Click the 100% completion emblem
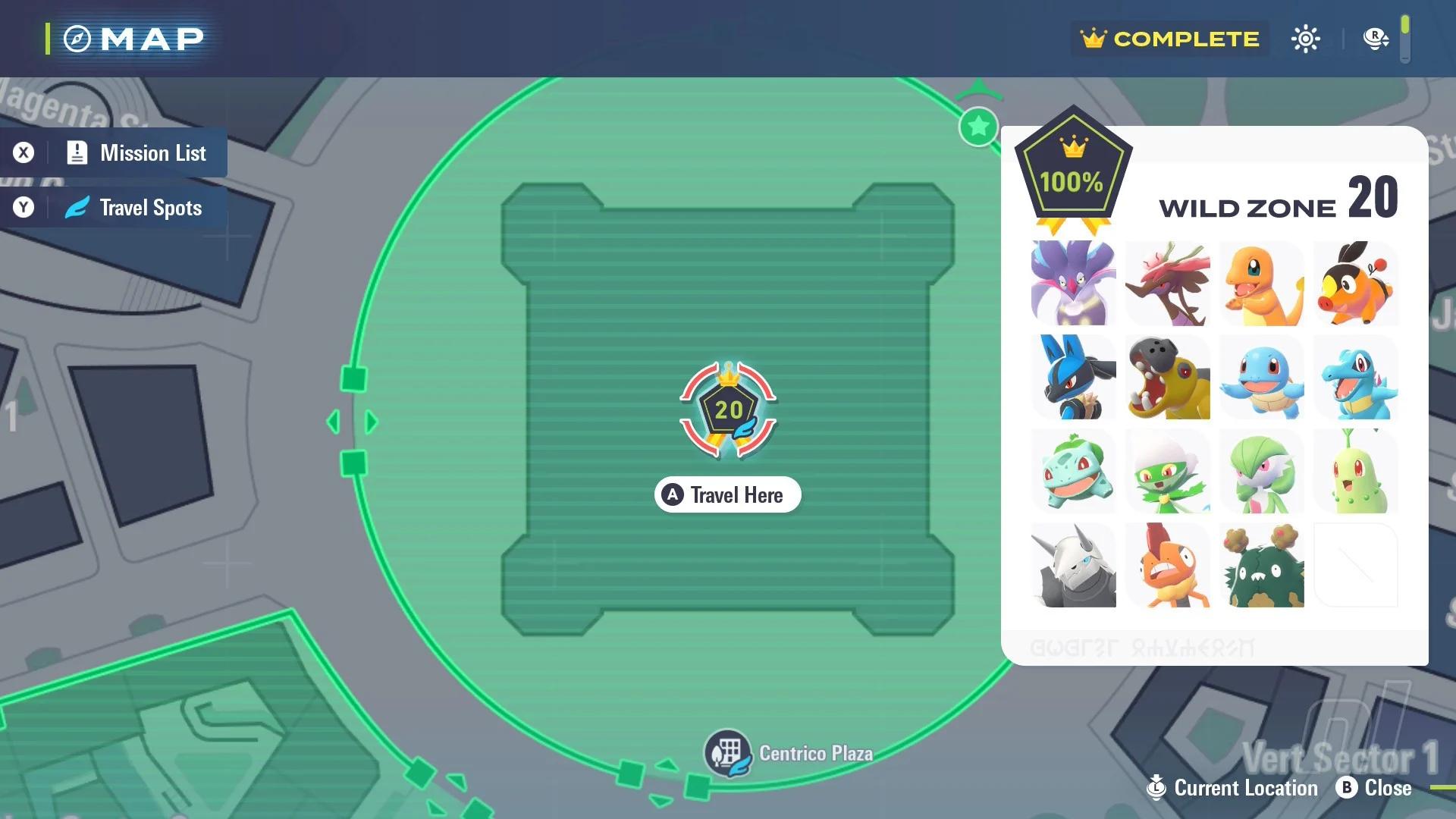This screenshot has height=819, width=1456. tap(1072, 168)
